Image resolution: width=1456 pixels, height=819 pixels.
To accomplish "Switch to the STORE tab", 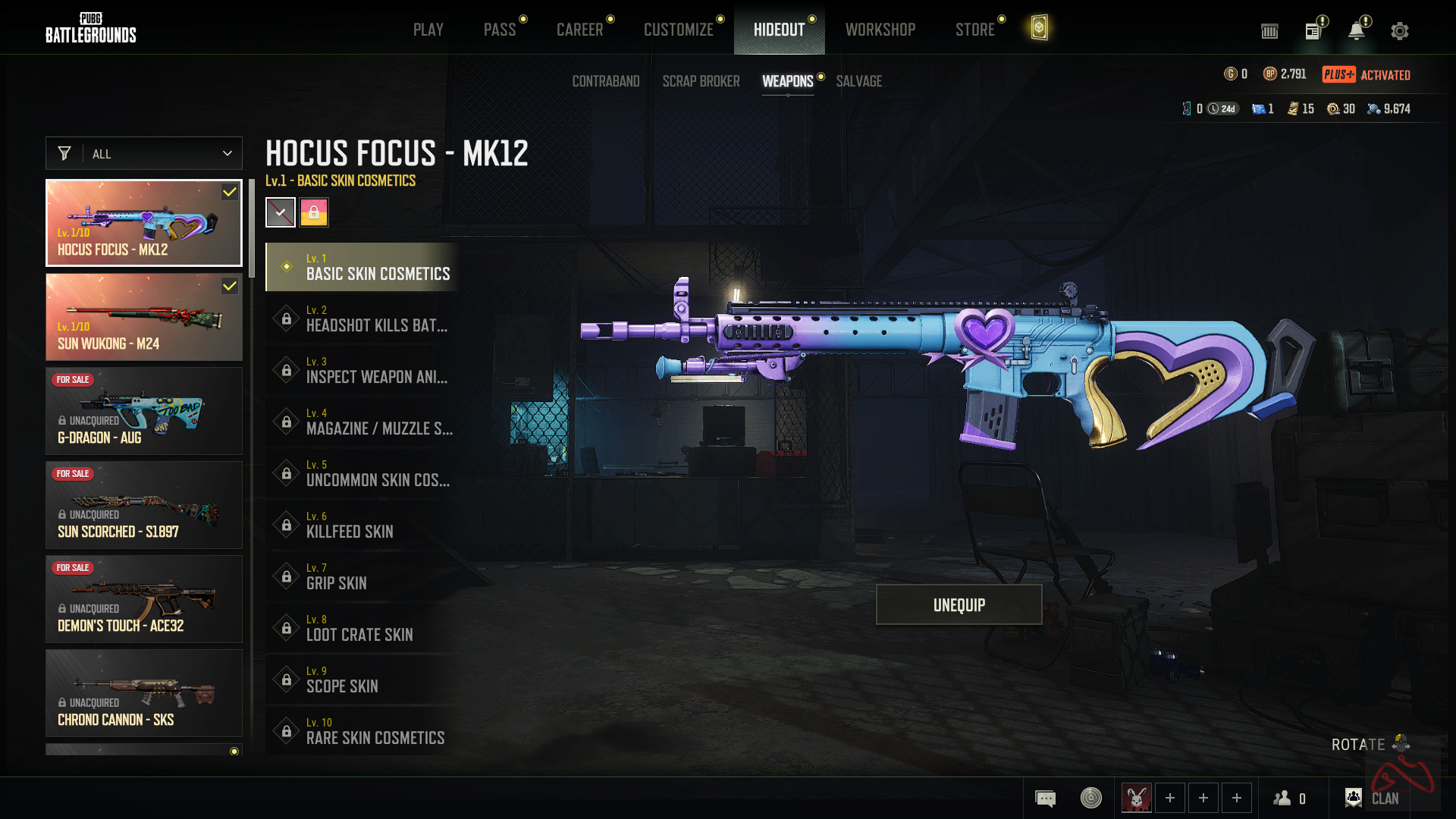I will point(974,30).
